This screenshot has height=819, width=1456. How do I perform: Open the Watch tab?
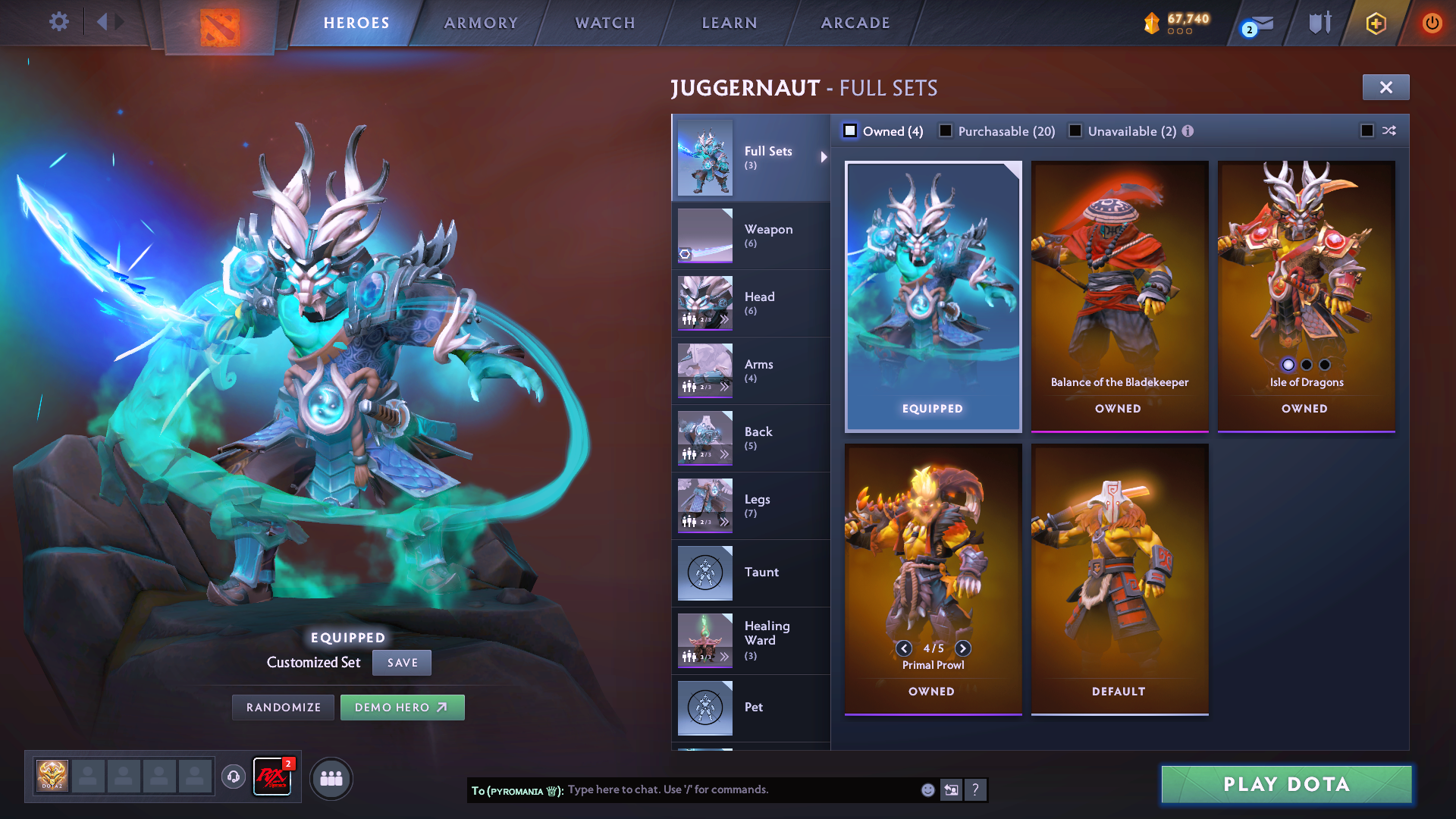(605, 23)
